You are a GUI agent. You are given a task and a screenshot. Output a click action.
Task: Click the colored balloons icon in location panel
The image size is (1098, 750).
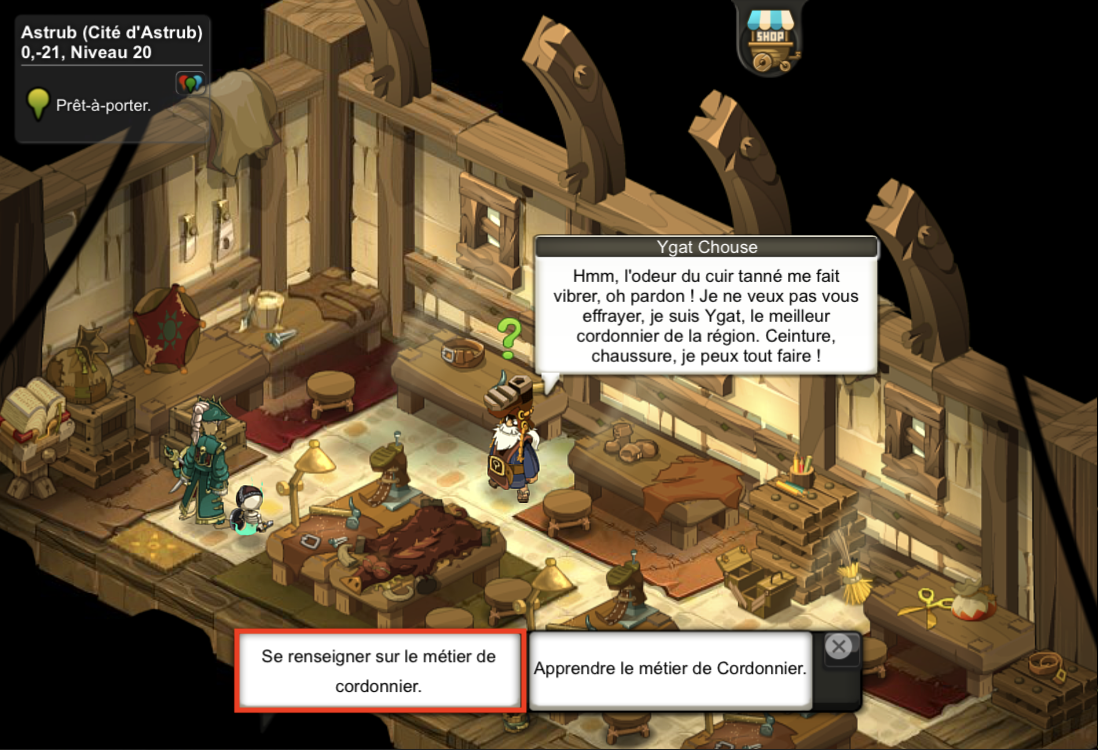tap(190, 83)
